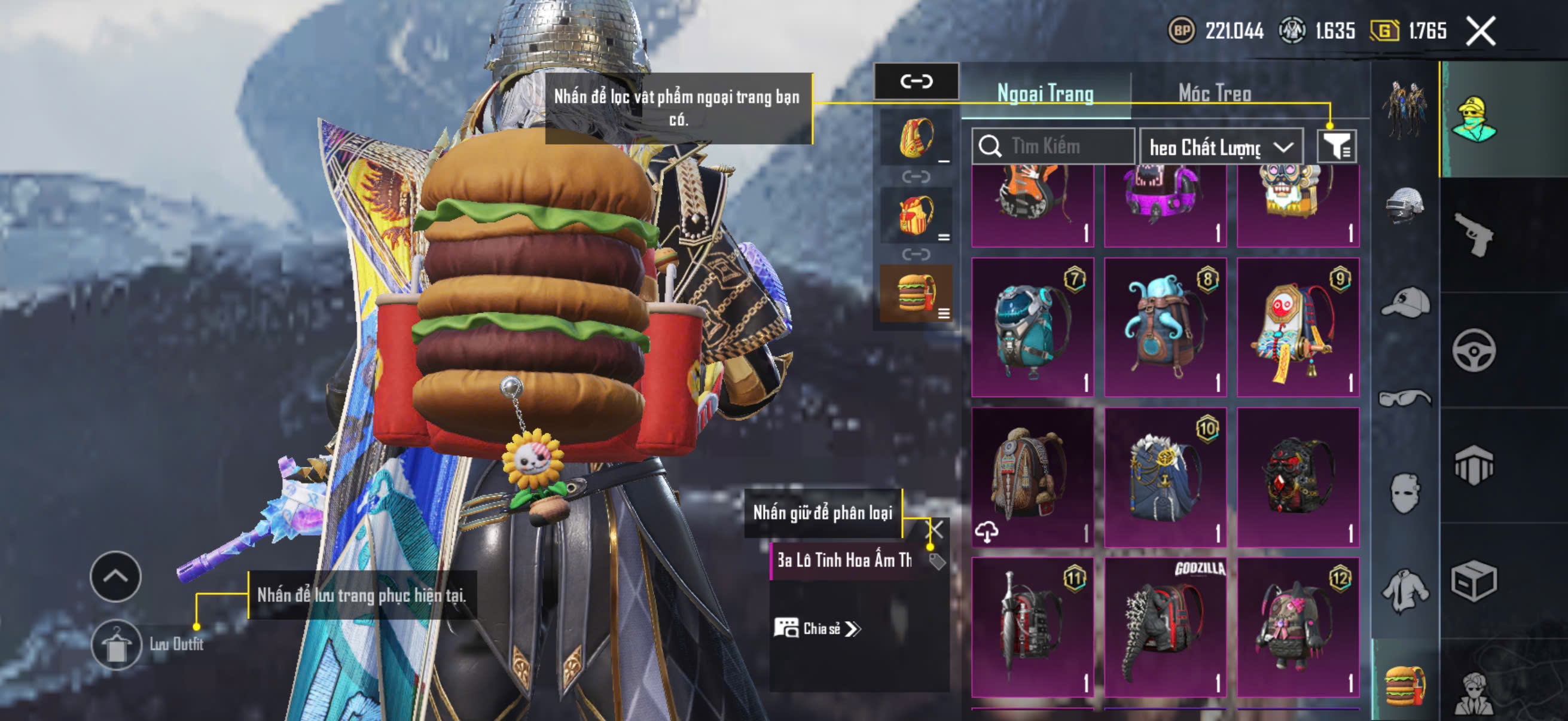Close the inventory screen
Viewport: 1568px width, 721px height.
pos(1480,31)
